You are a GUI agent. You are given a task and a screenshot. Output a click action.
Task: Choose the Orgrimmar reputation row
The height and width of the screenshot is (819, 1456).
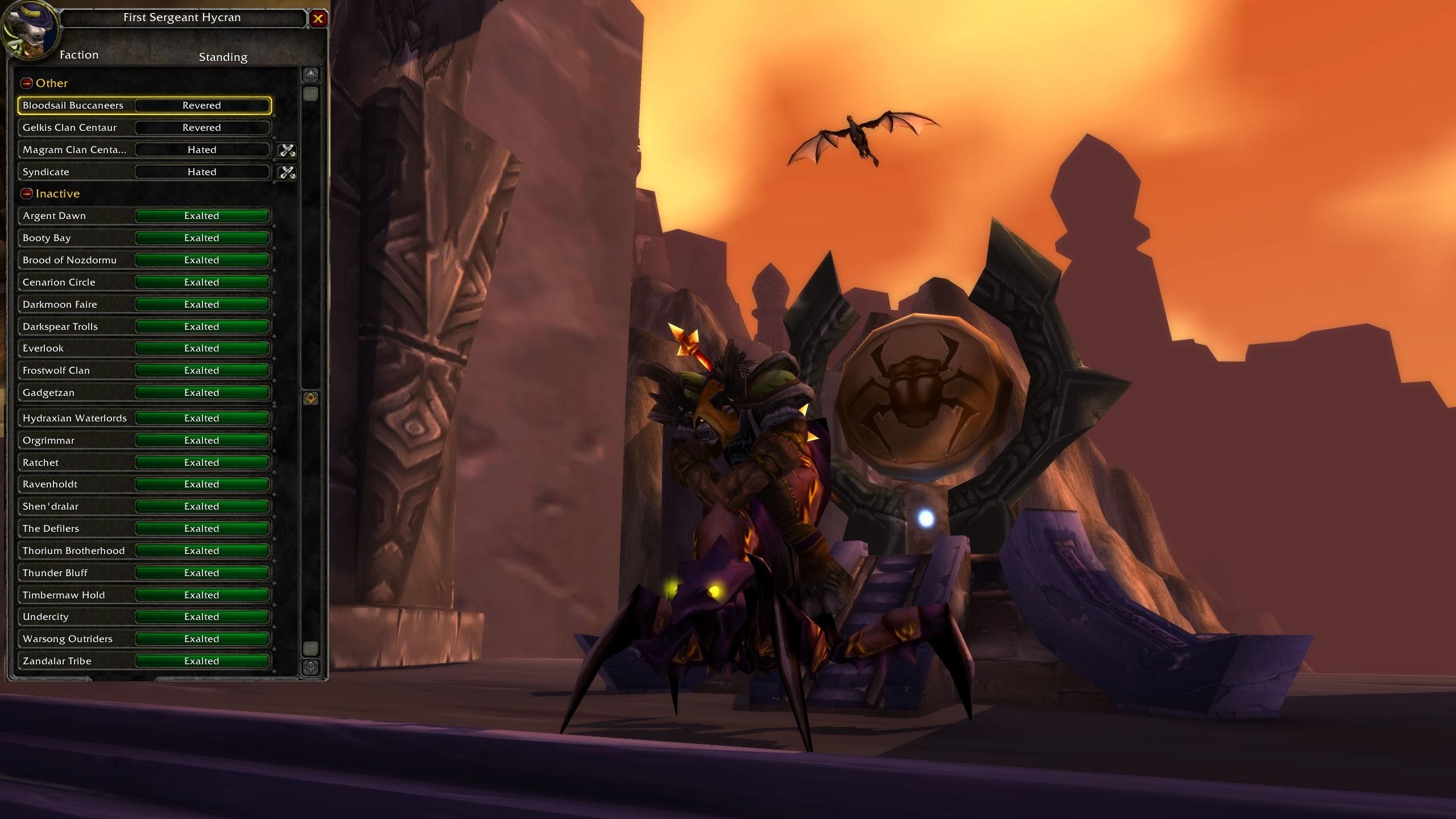(144, 441)
